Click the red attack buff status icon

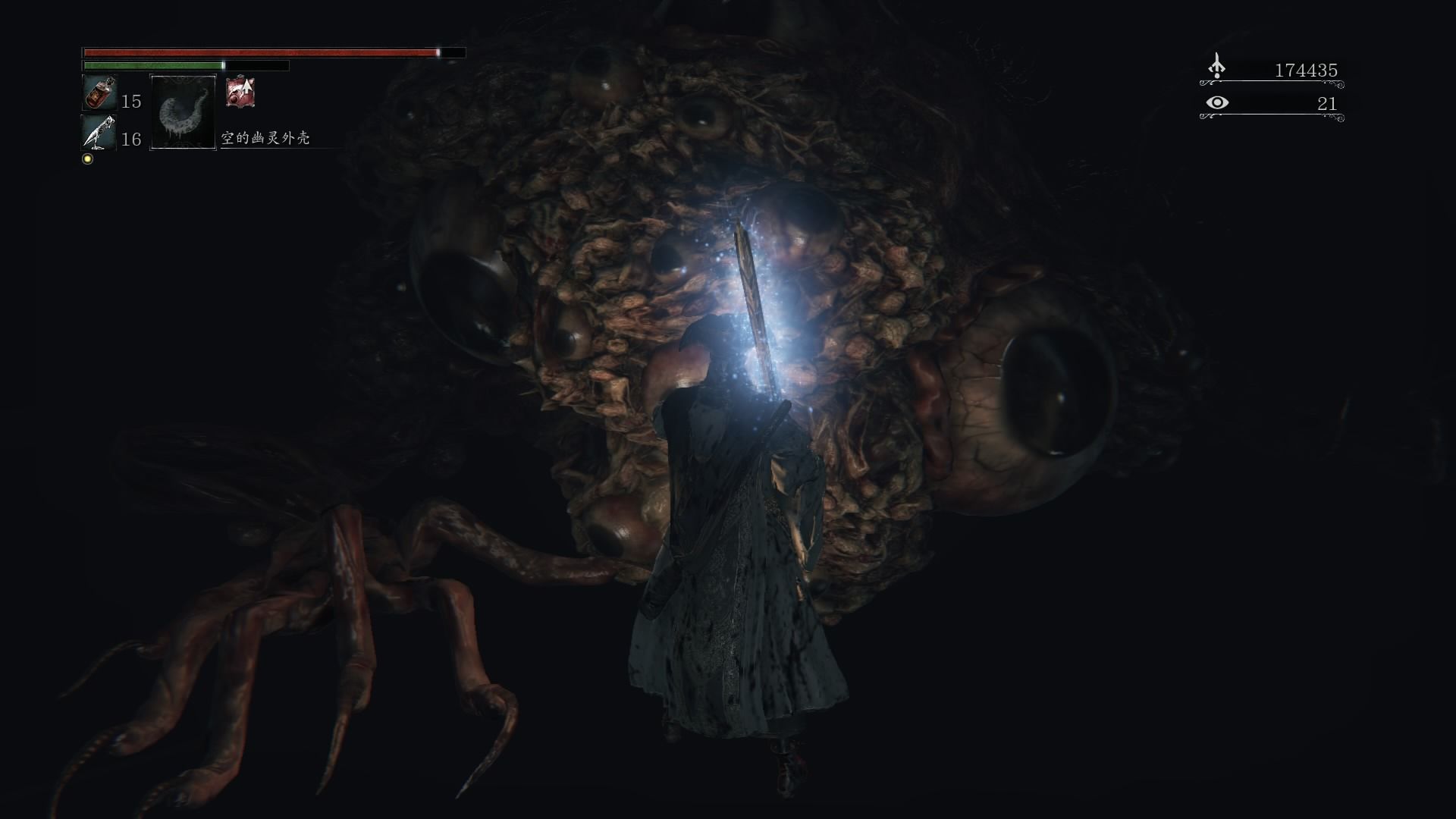pos(240,92)
